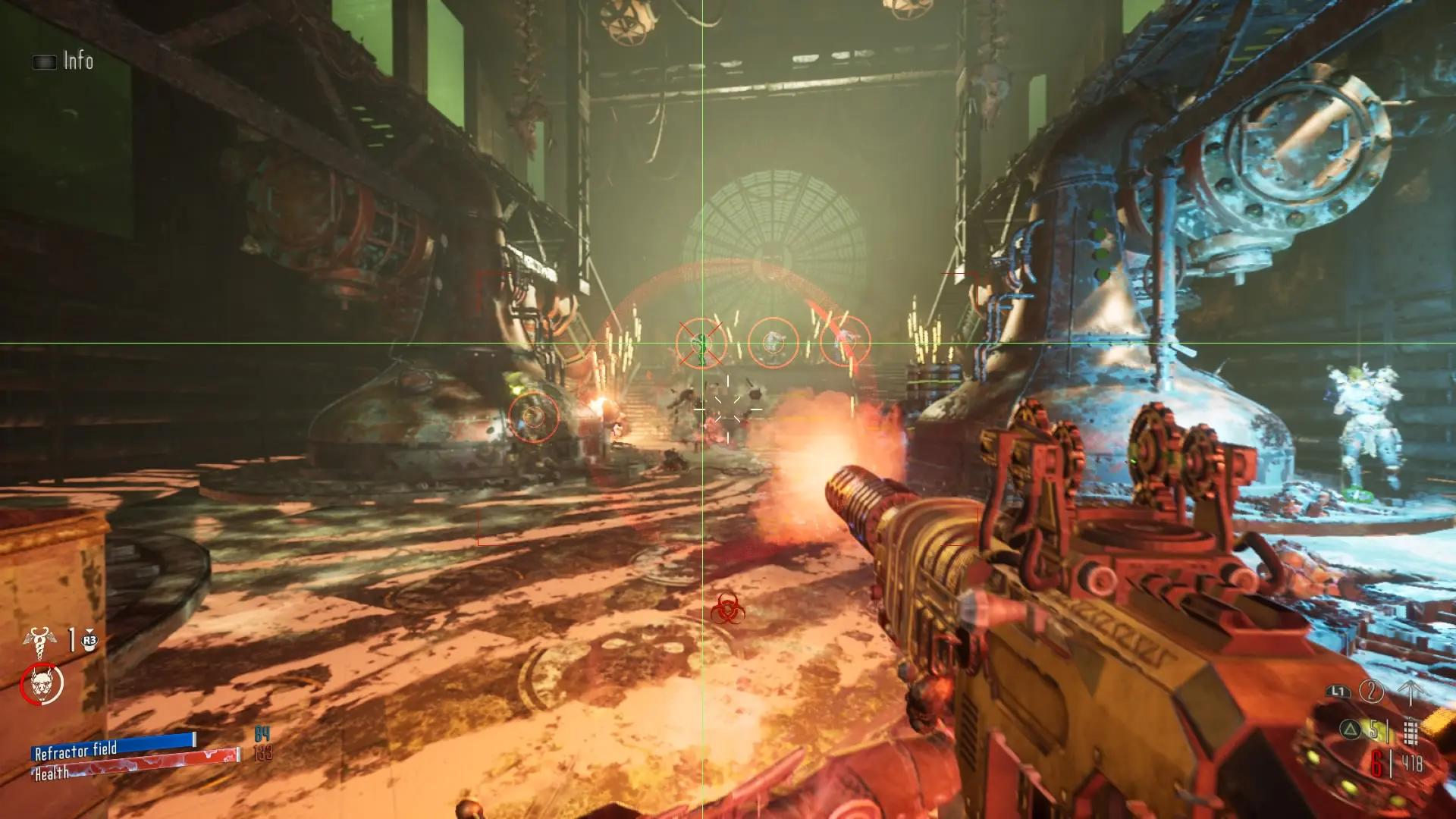
Task: Use the winged caduceus healing item
Action: tap(39, 641)
